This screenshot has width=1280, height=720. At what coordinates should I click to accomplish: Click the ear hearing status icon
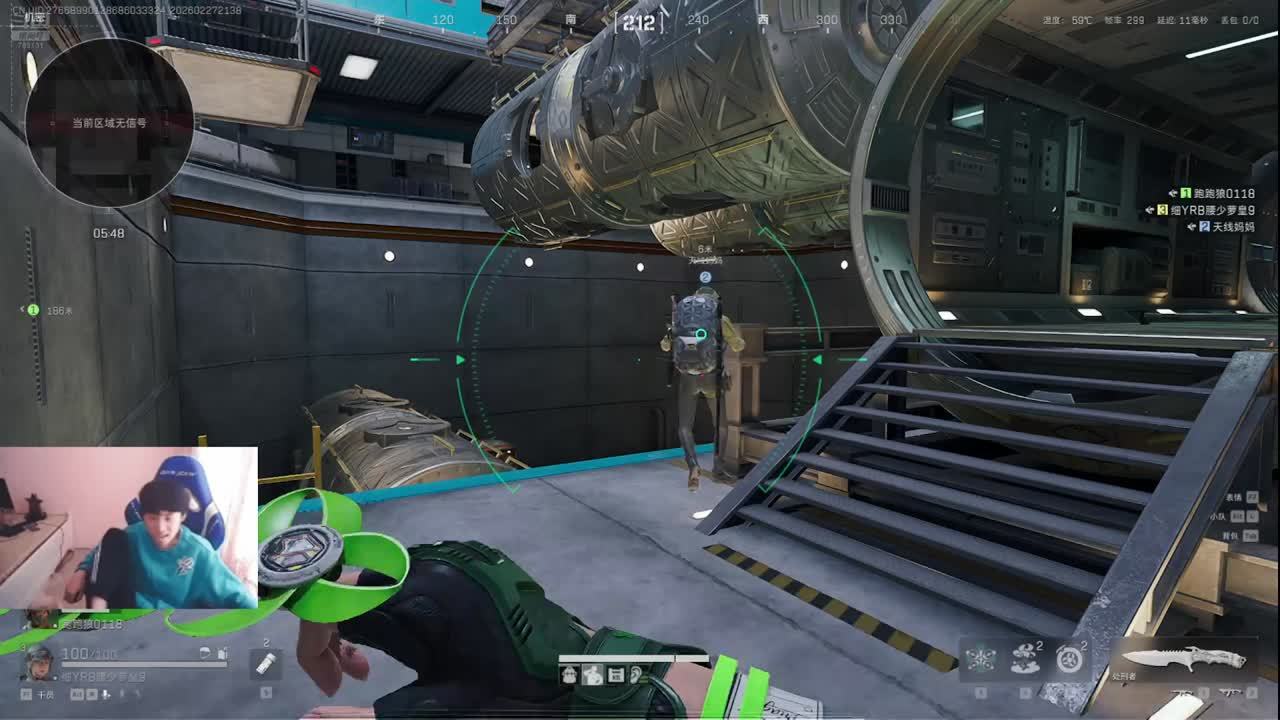pos(636,675)
